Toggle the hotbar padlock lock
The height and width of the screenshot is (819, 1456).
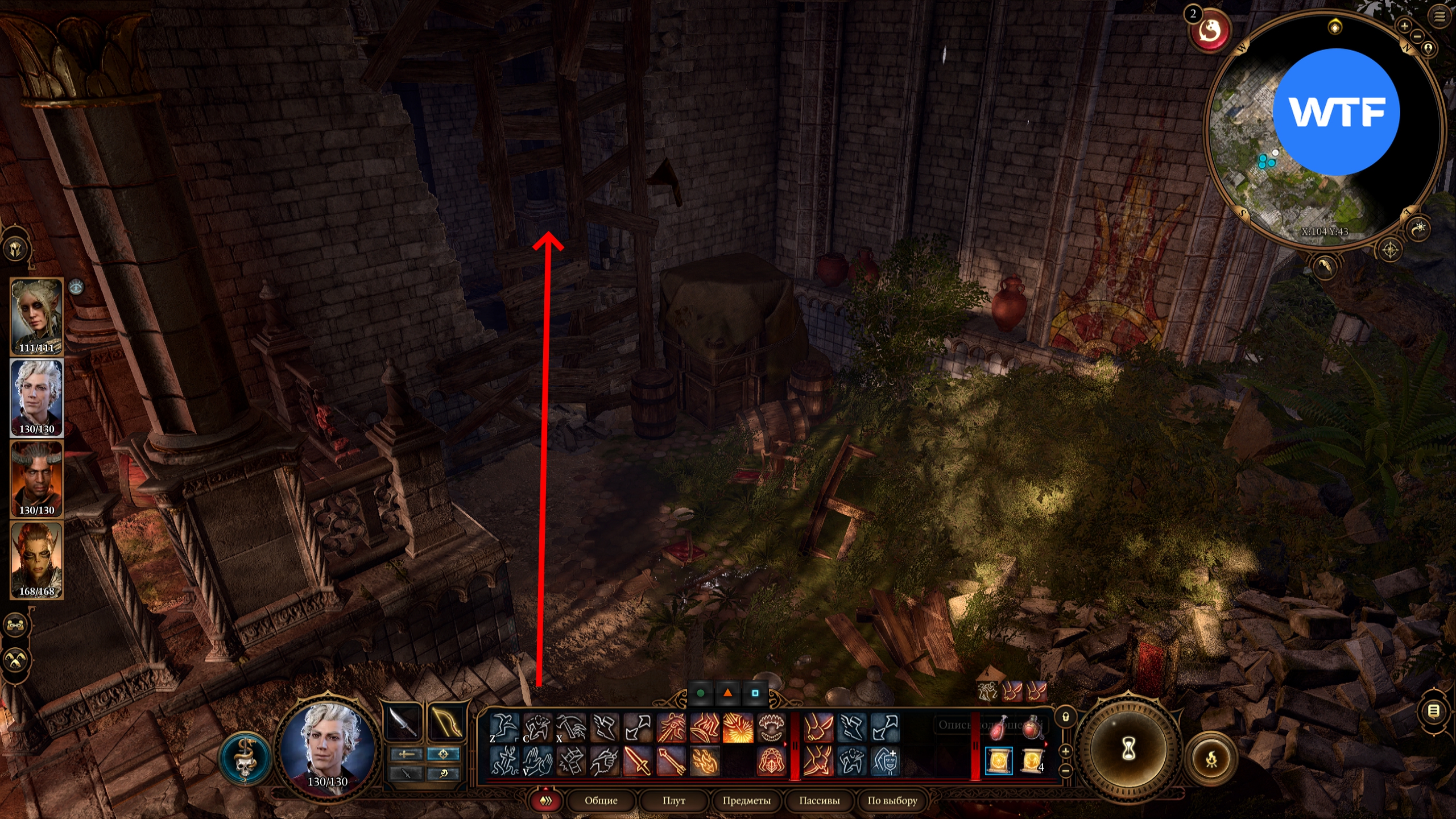[1066, 718]
